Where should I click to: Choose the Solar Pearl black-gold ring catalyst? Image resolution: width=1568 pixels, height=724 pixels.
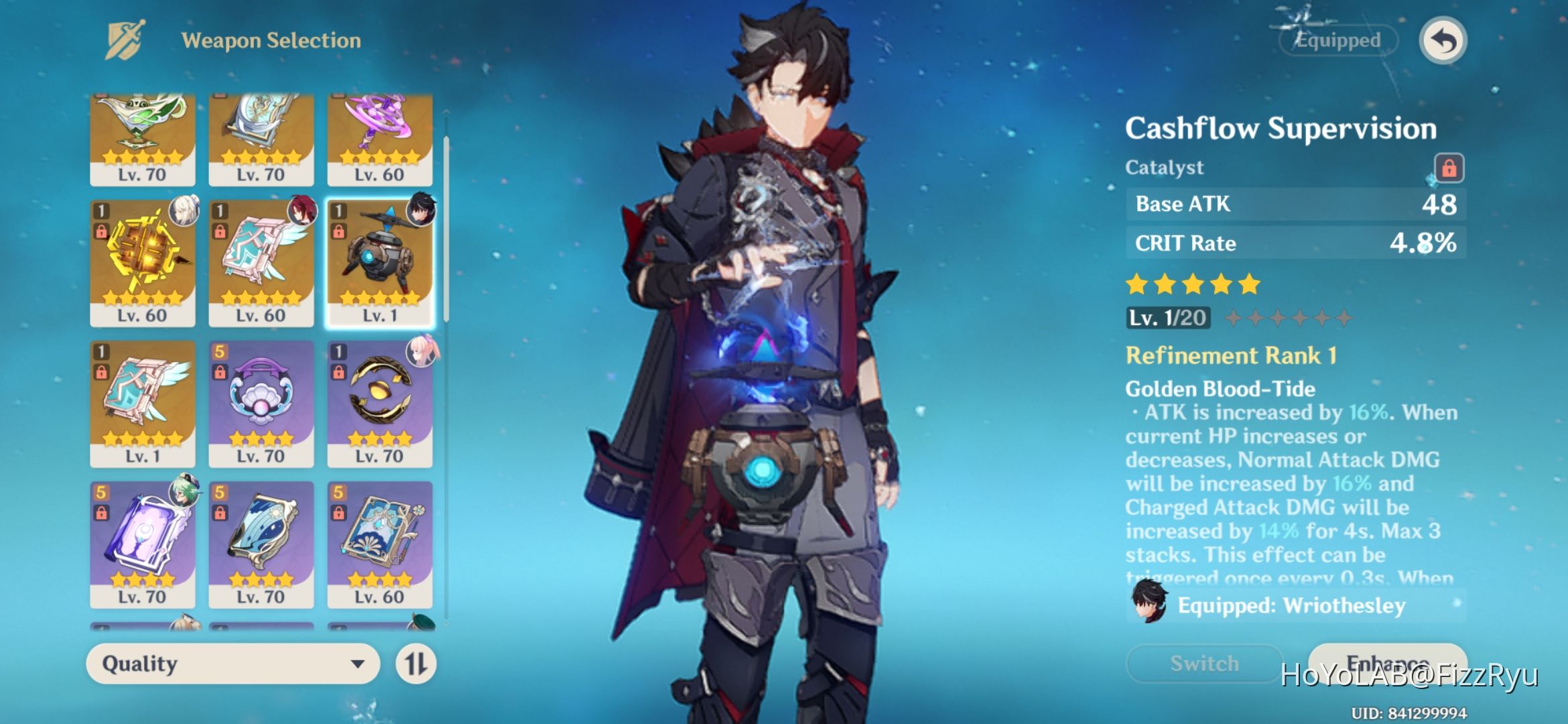click(x=379, y=403)
